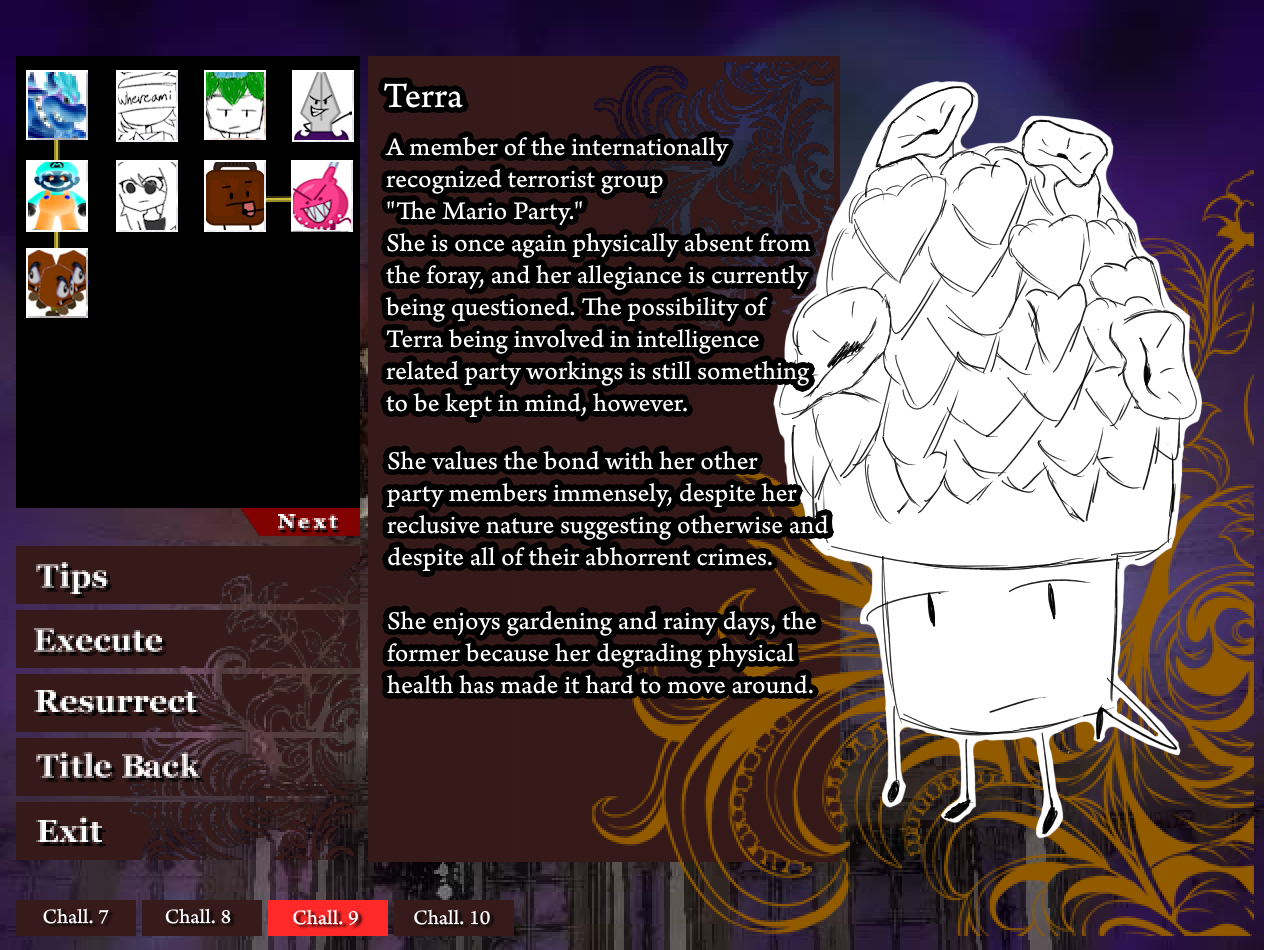The width and height of the screenshot is (1264, 950).
Task: Select the blue dragon character portrait
Action: (57, 105)
